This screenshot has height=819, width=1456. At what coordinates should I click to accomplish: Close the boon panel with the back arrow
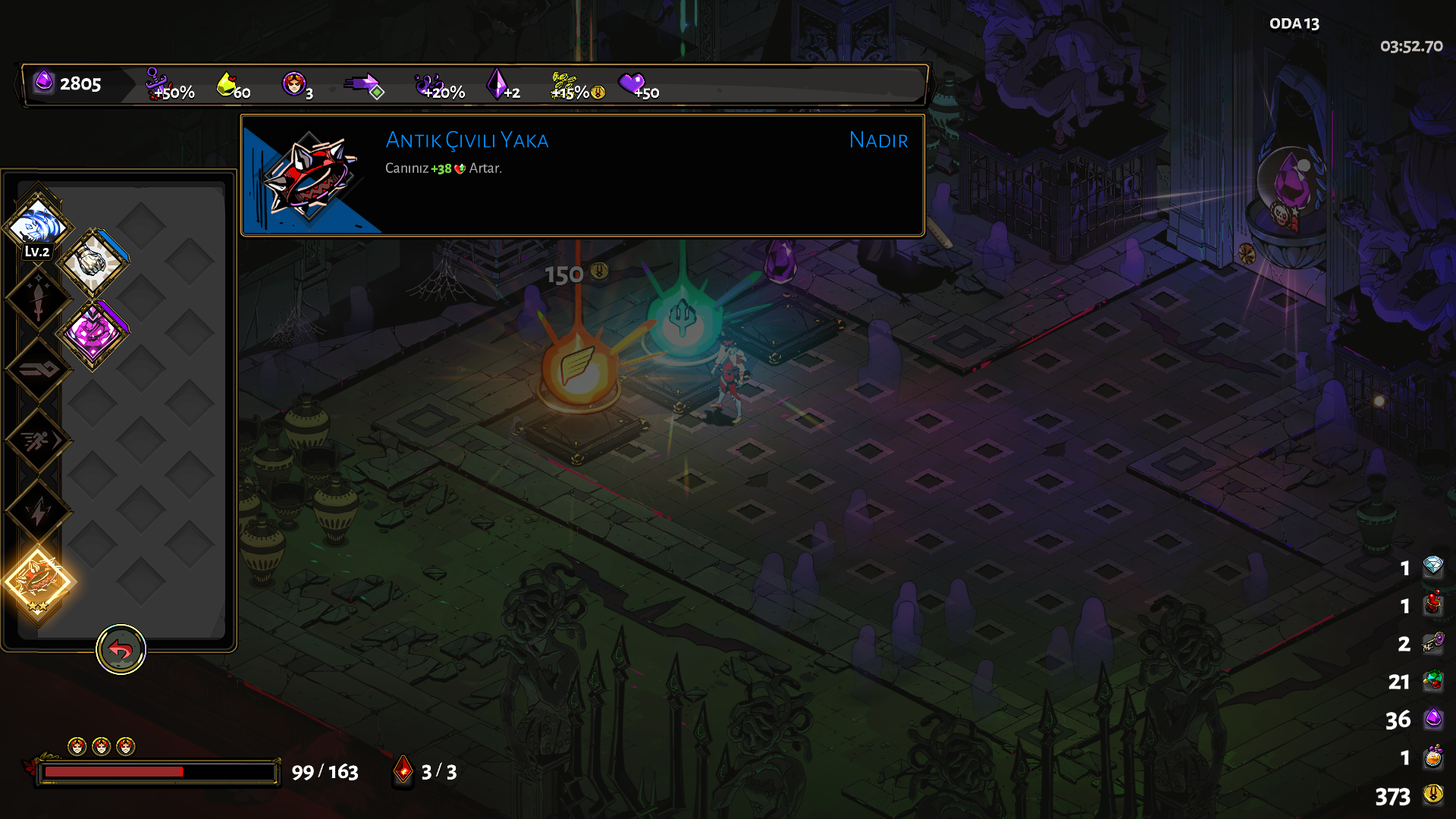(x=121, y=650)
